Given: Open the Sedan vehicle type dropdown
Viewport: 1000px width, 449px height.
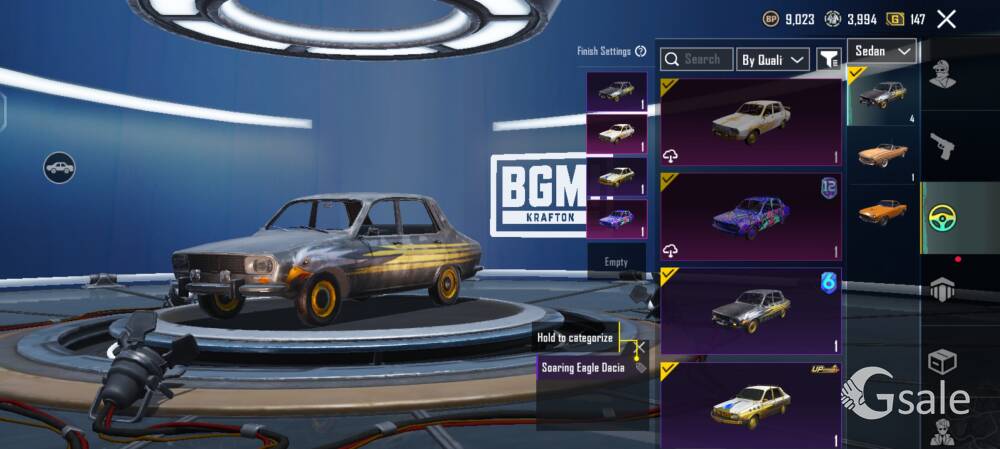Looking at the screenshot, I should click(882, 51).
